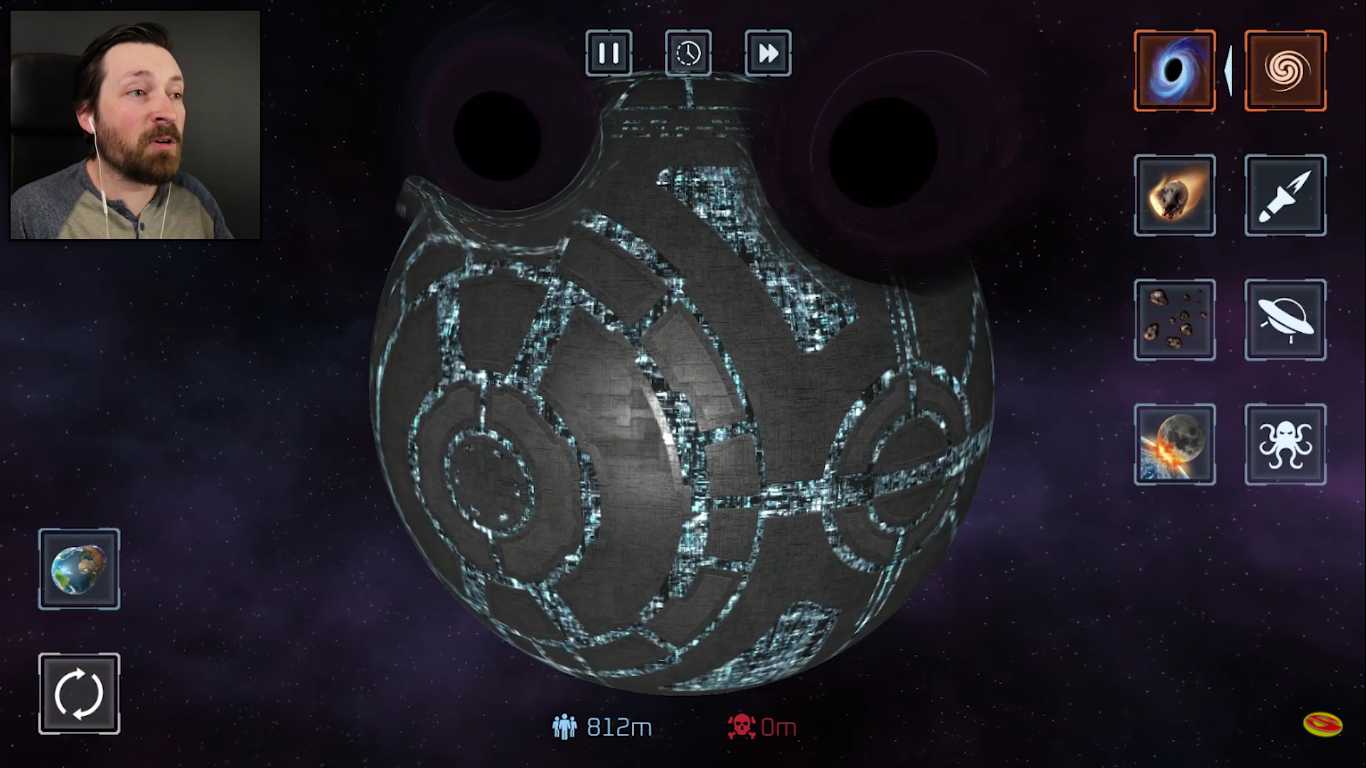
Task: Reset the planet with the circular-arrows button
Action: [x=79, y=694]
